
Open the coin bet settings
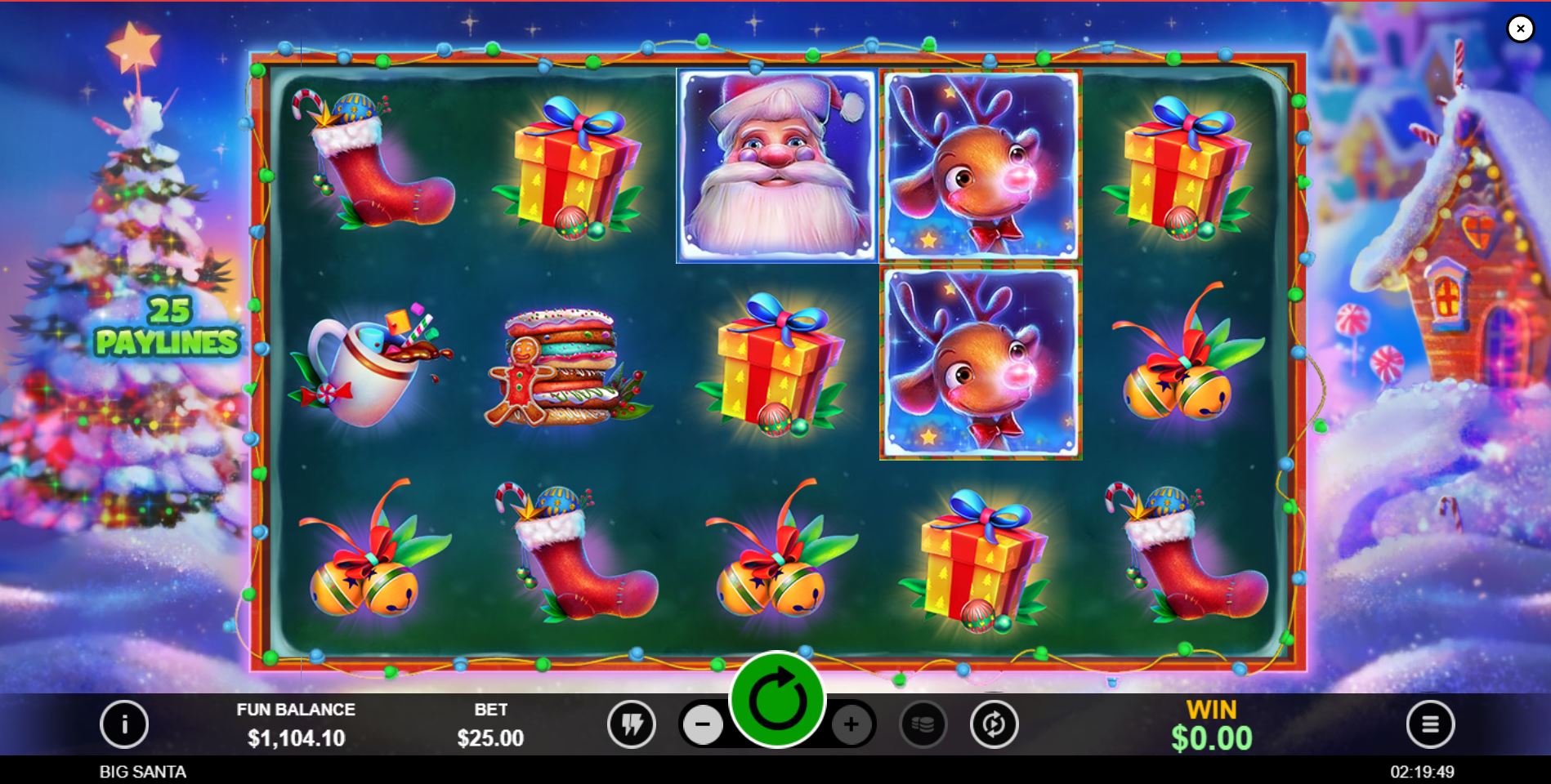click(x=924, y=724)
